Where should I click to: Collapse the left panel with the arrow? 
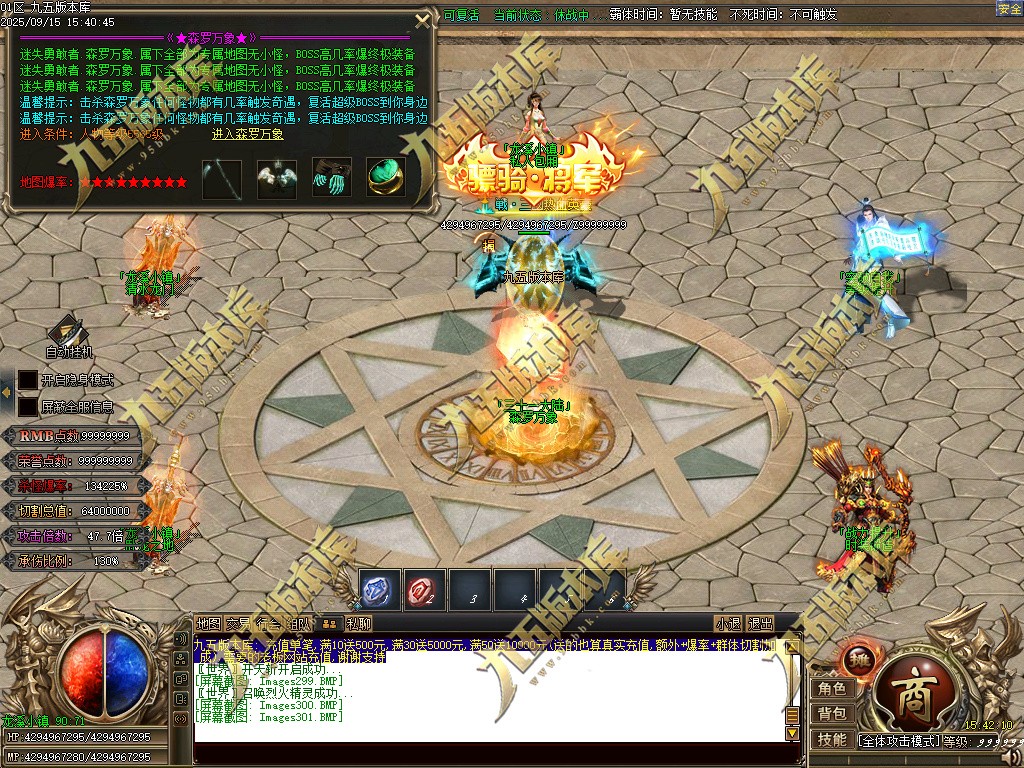point(6,394)
